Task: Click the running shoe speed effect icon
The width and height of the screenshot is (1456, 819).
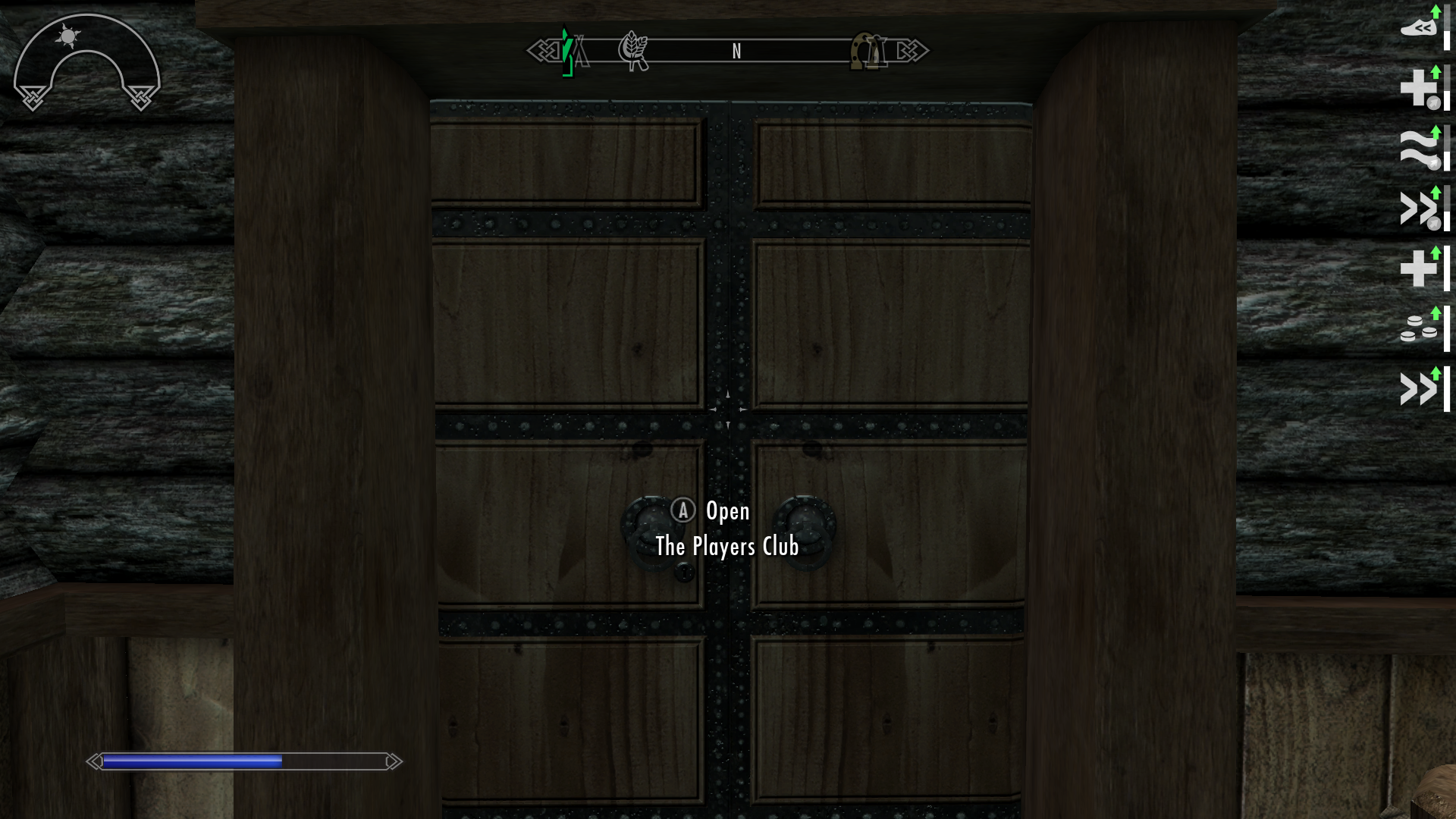Action: (x=1419, y=28)
